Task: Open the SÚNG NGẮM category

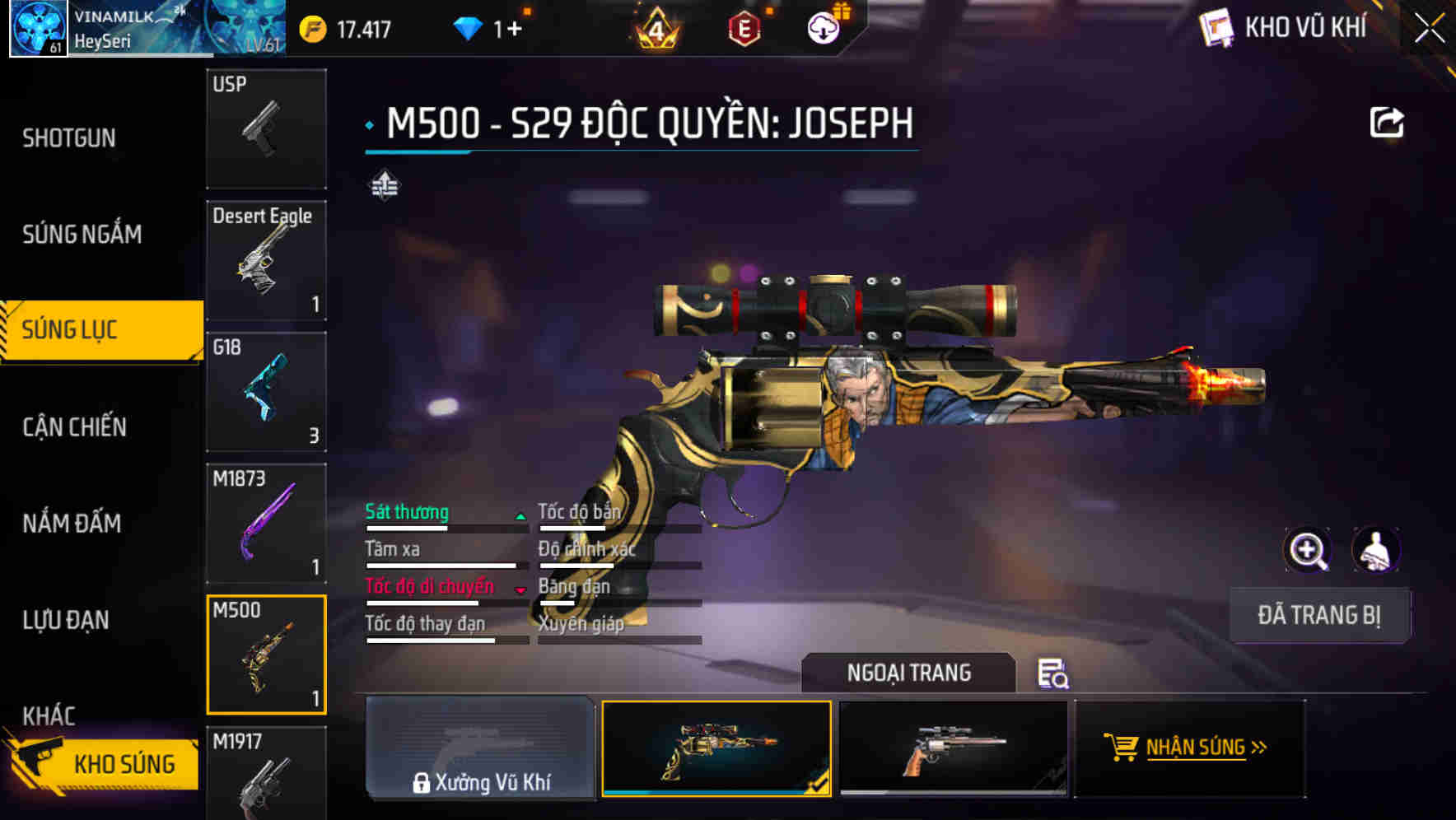Action: point(80,235)
